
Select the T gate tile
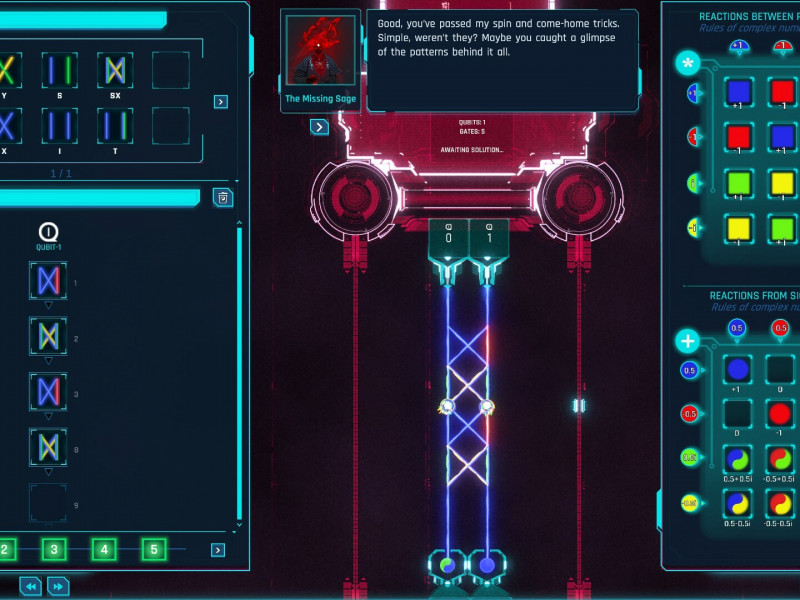(x=115, y=127)
